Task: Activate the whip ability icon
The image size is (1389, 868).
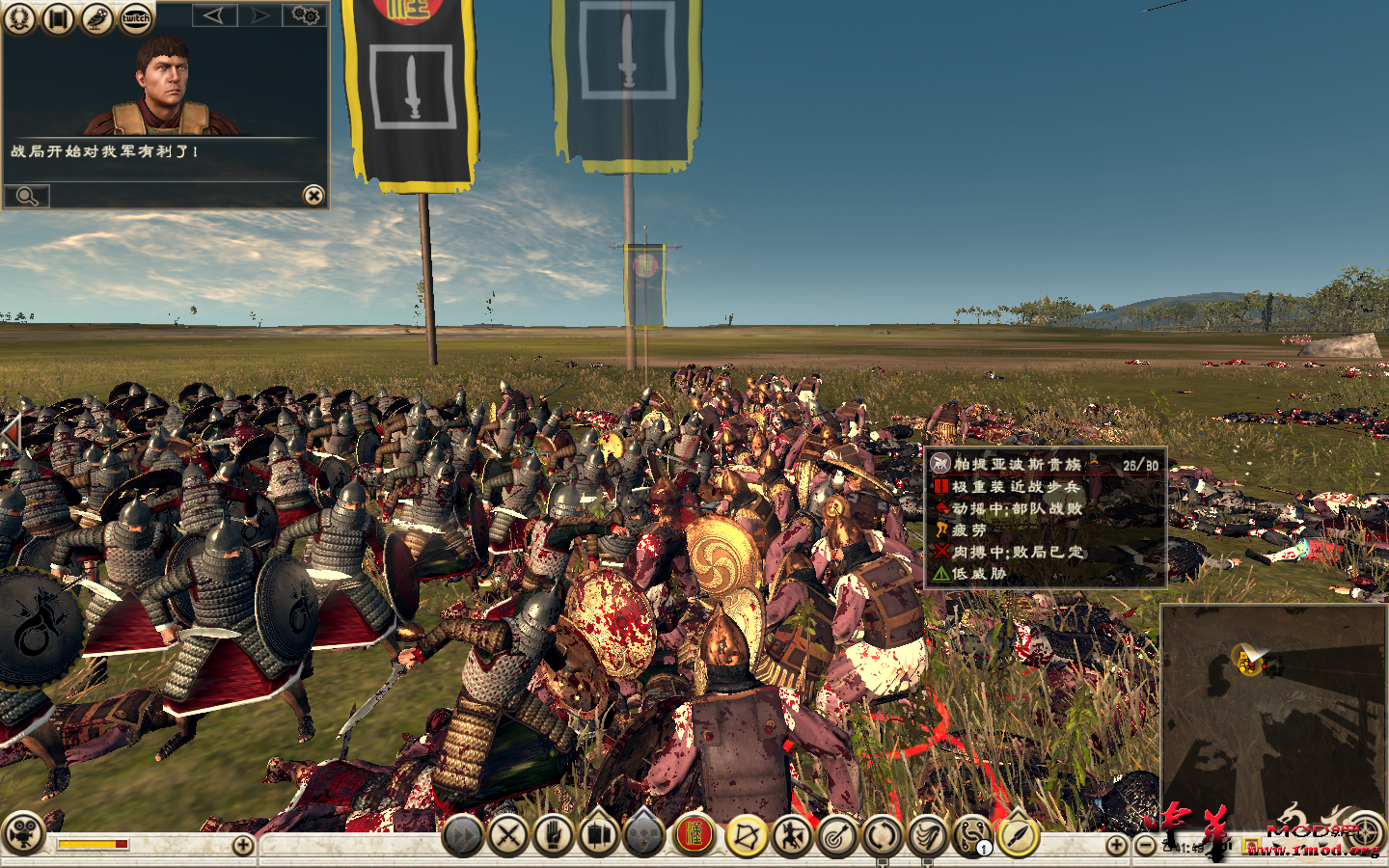Action: click(x=925, y=835)
